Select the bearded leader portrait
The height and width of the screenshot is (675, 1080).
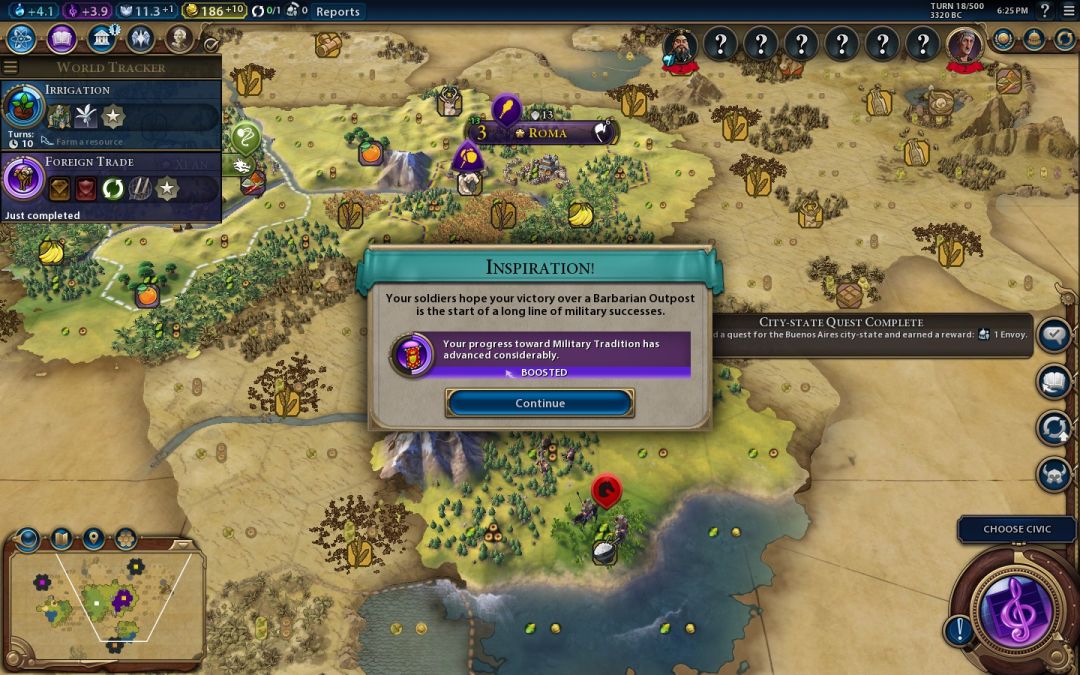point(680,45)
